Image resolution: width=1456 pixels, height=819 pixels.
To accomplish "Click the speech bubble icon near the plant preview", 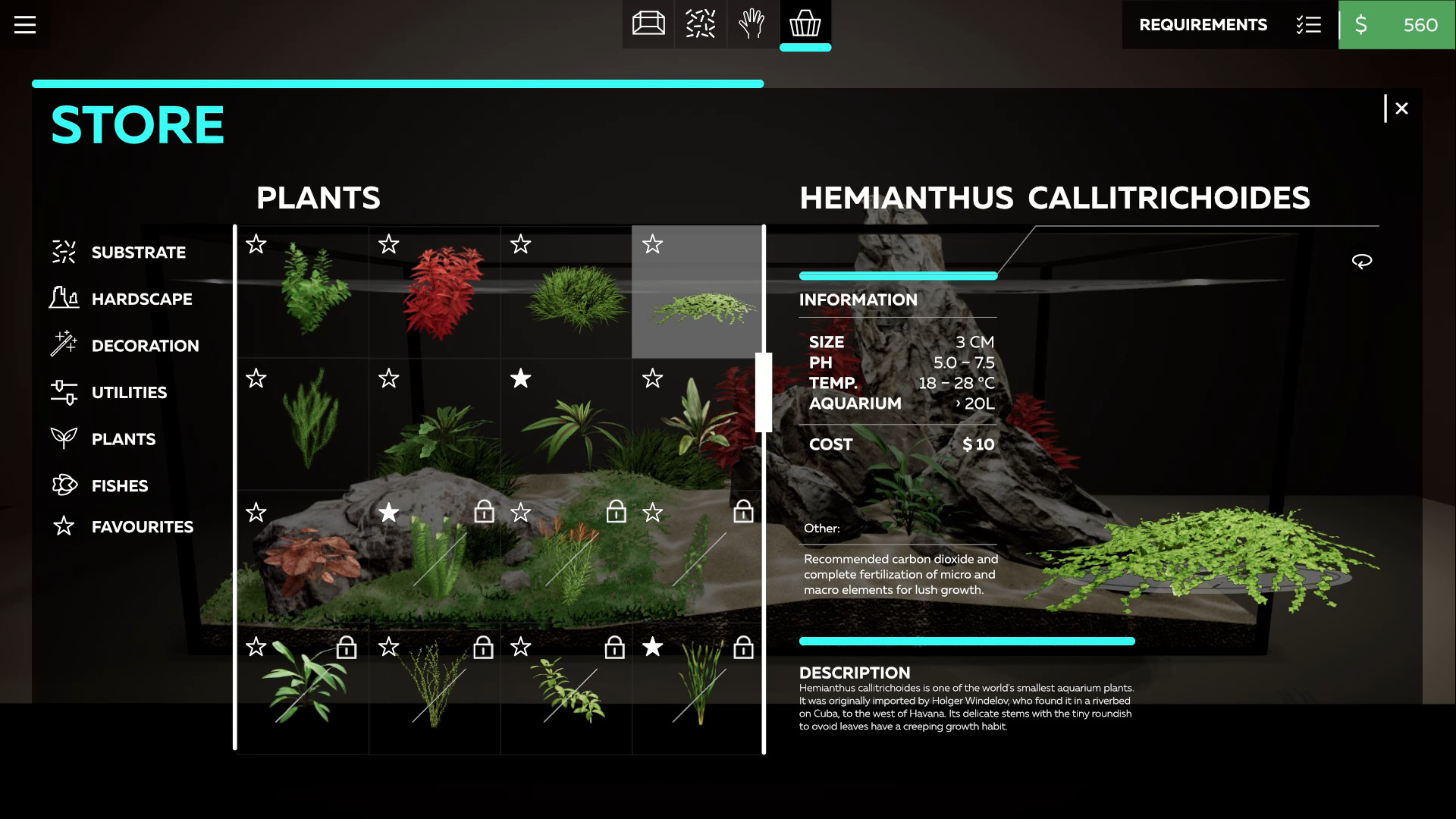I will [1363, 260].
